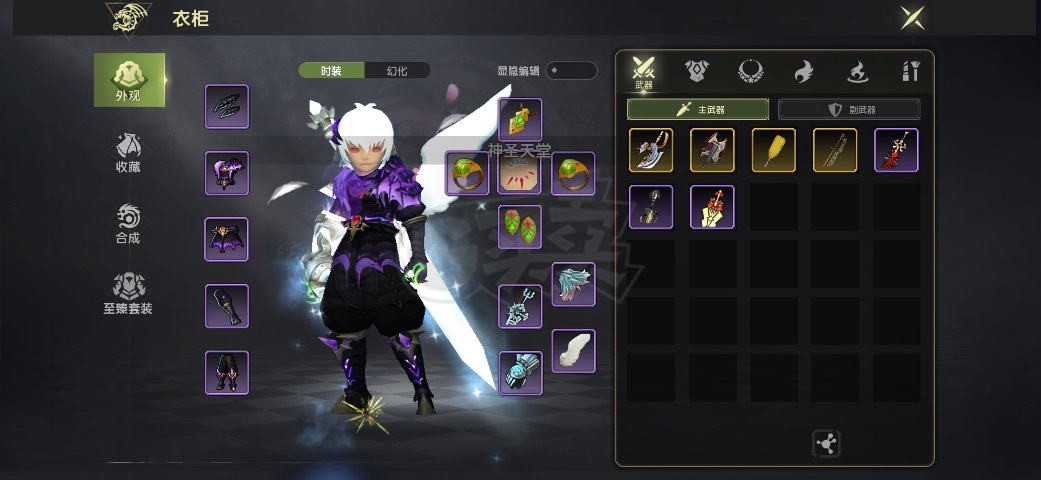Go to the 合成 synthesis section
Image resolution: width=1041 pixels, height=480 pixels.
pos(128,224)
